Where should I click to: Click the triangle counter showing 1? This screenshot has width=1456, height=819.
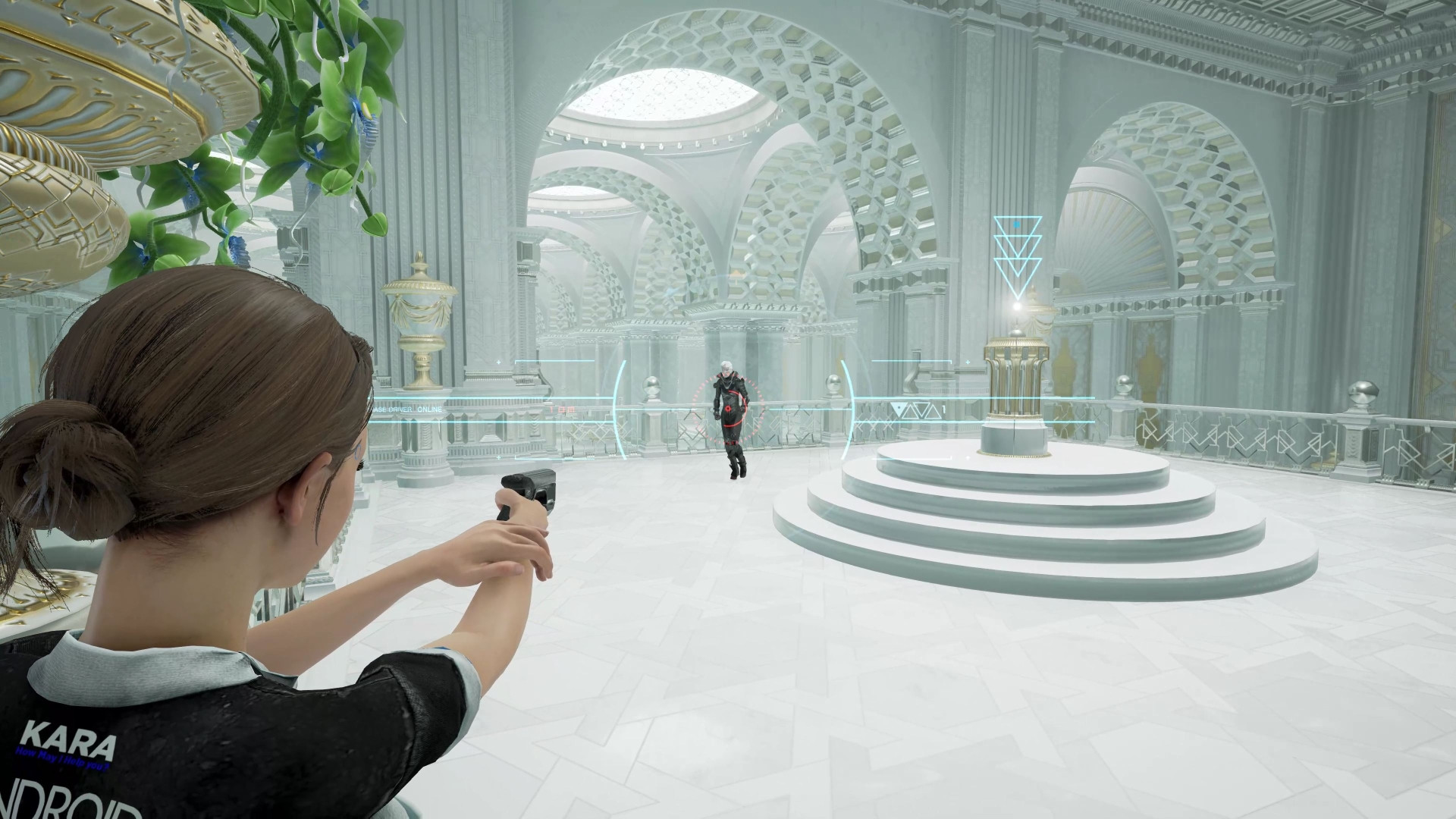[x=943, y=408]
